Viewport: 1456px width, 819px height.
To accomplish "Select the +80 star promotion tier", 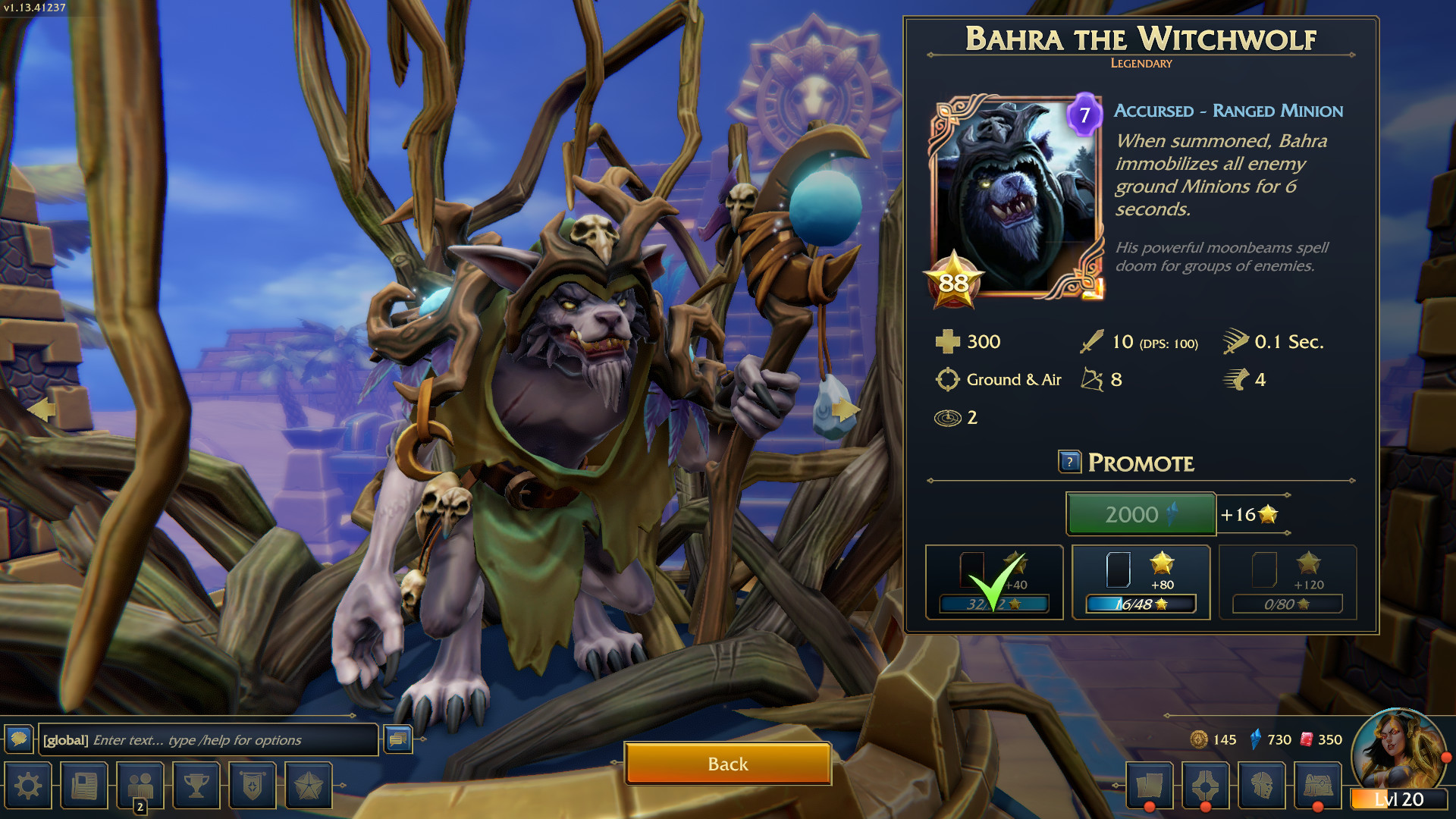I will tap(1141, 582).
